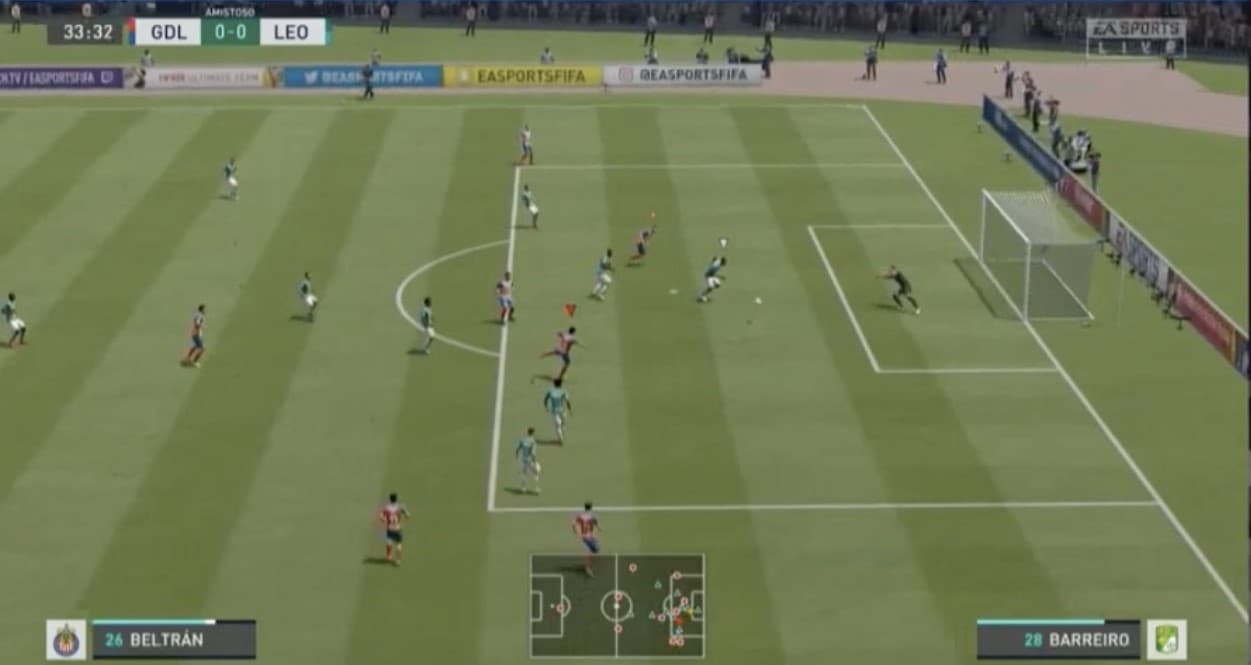
Task: Click the pitch radar minimap
Action: [616, 606]
